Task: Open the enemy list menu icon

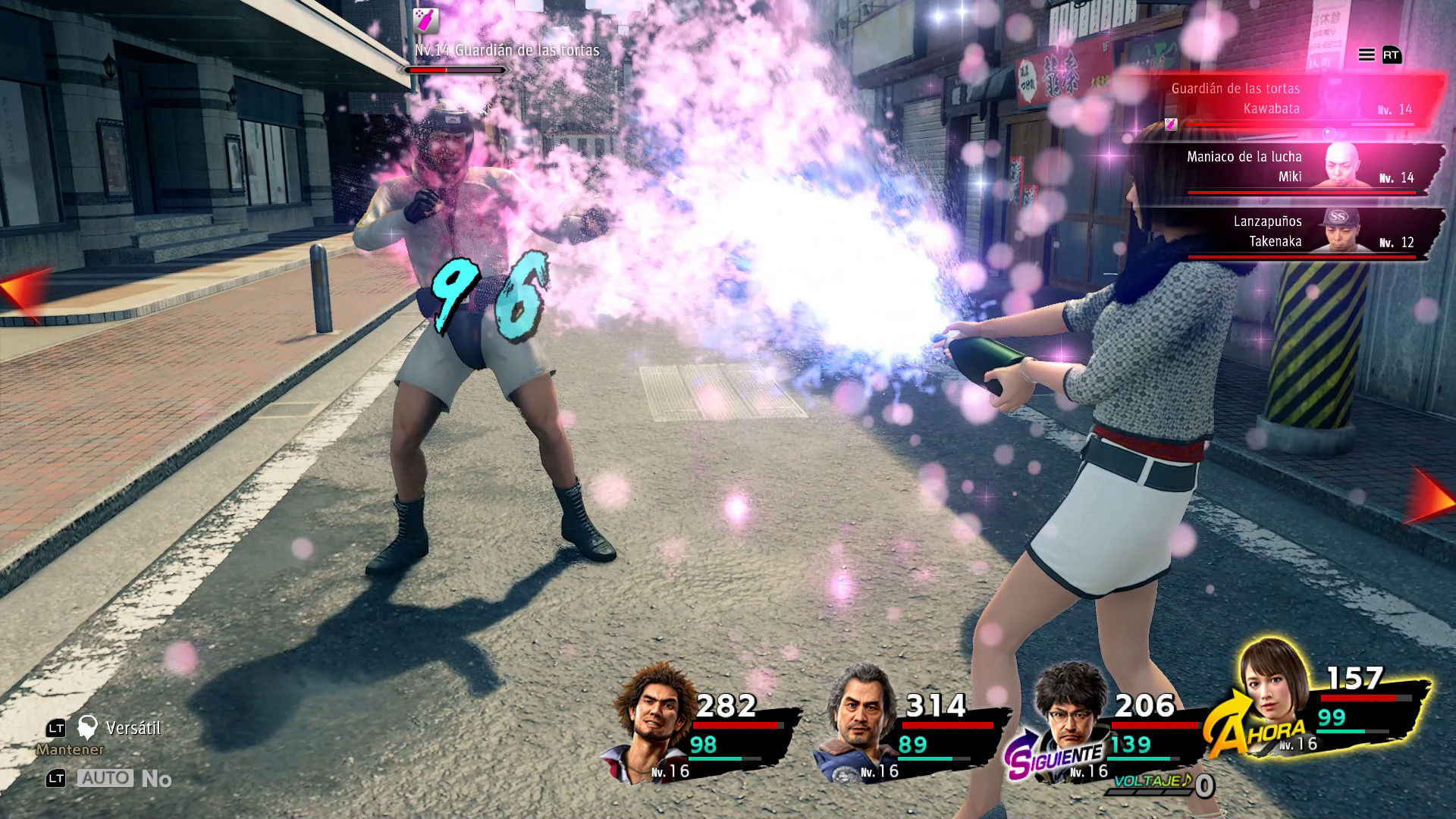Action: click(1367, 55)
